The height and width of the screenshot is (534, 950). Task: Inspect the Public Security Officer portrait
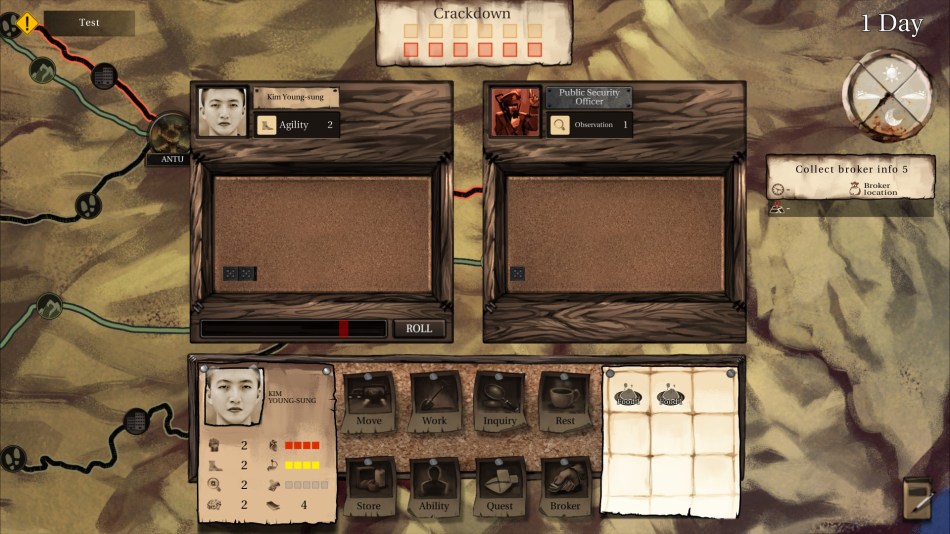[515, 111]
